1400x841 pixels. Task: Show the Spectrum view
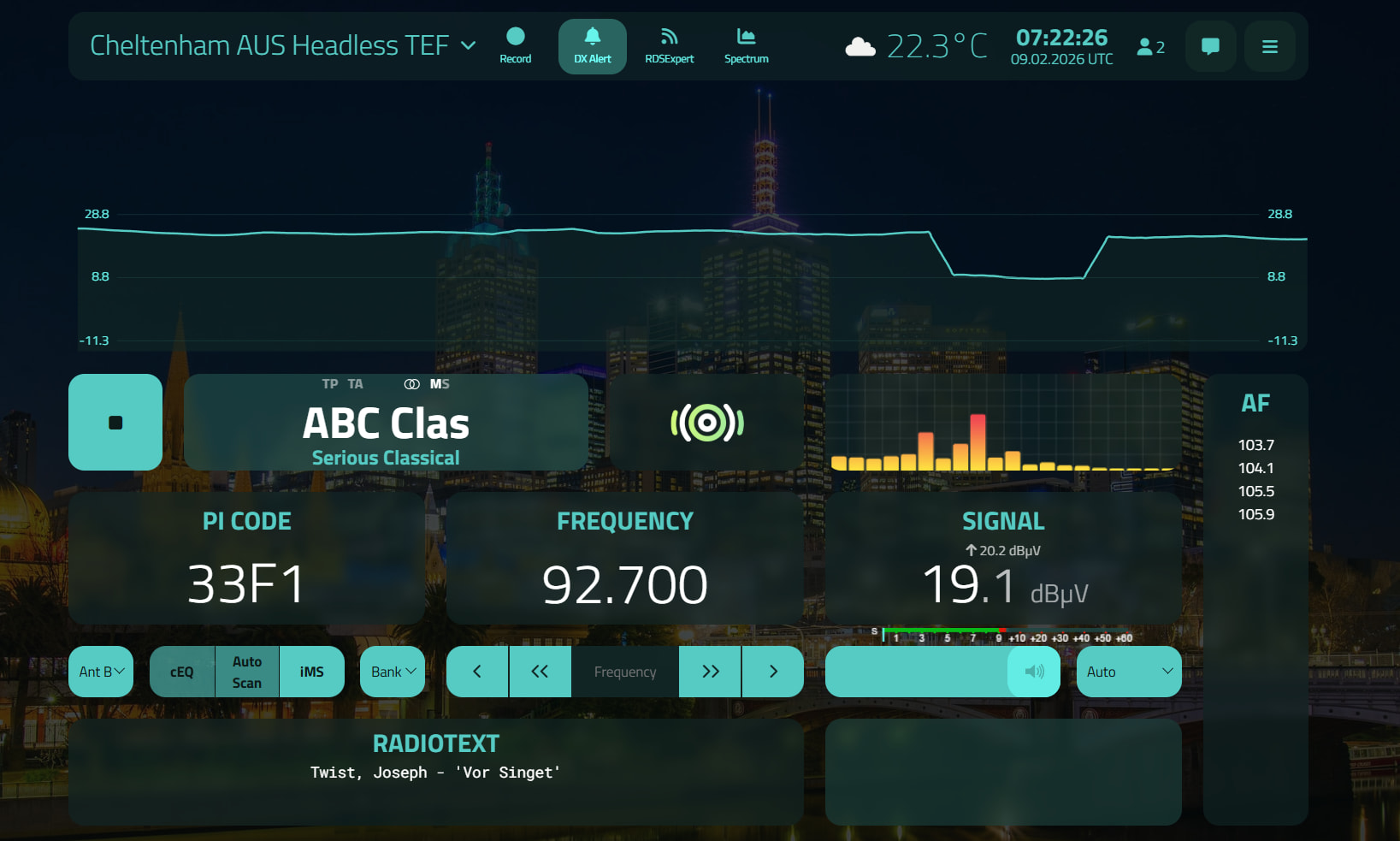746,45
